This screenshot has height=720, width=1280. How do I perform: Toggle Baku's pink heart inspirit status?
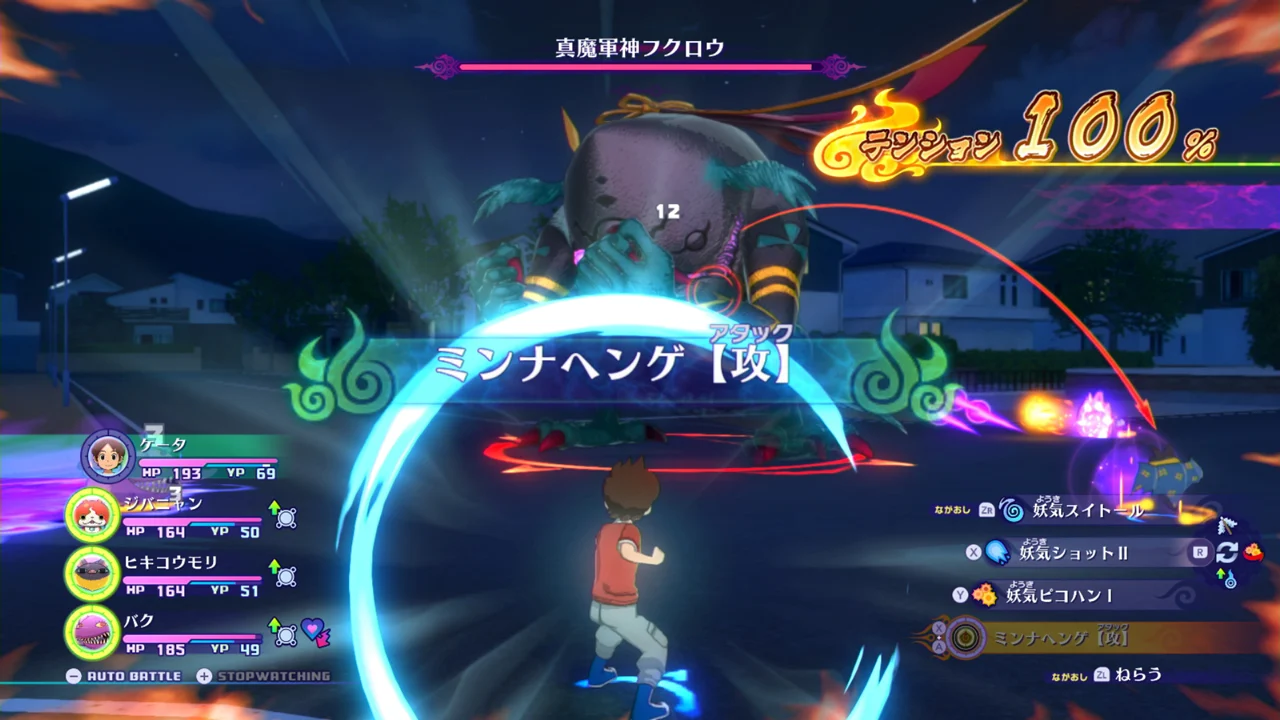311,630
